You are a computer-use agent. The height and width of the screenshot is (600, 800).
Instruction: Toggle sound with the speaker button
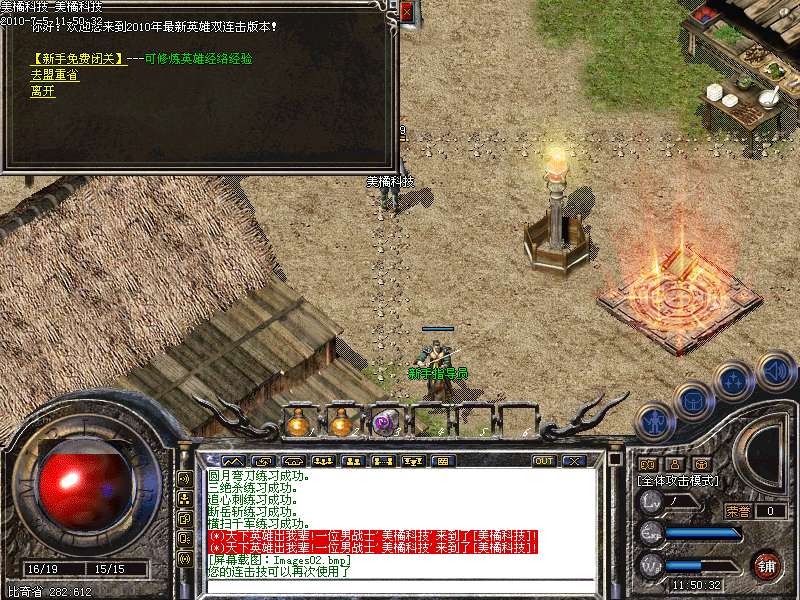(775, 371)
